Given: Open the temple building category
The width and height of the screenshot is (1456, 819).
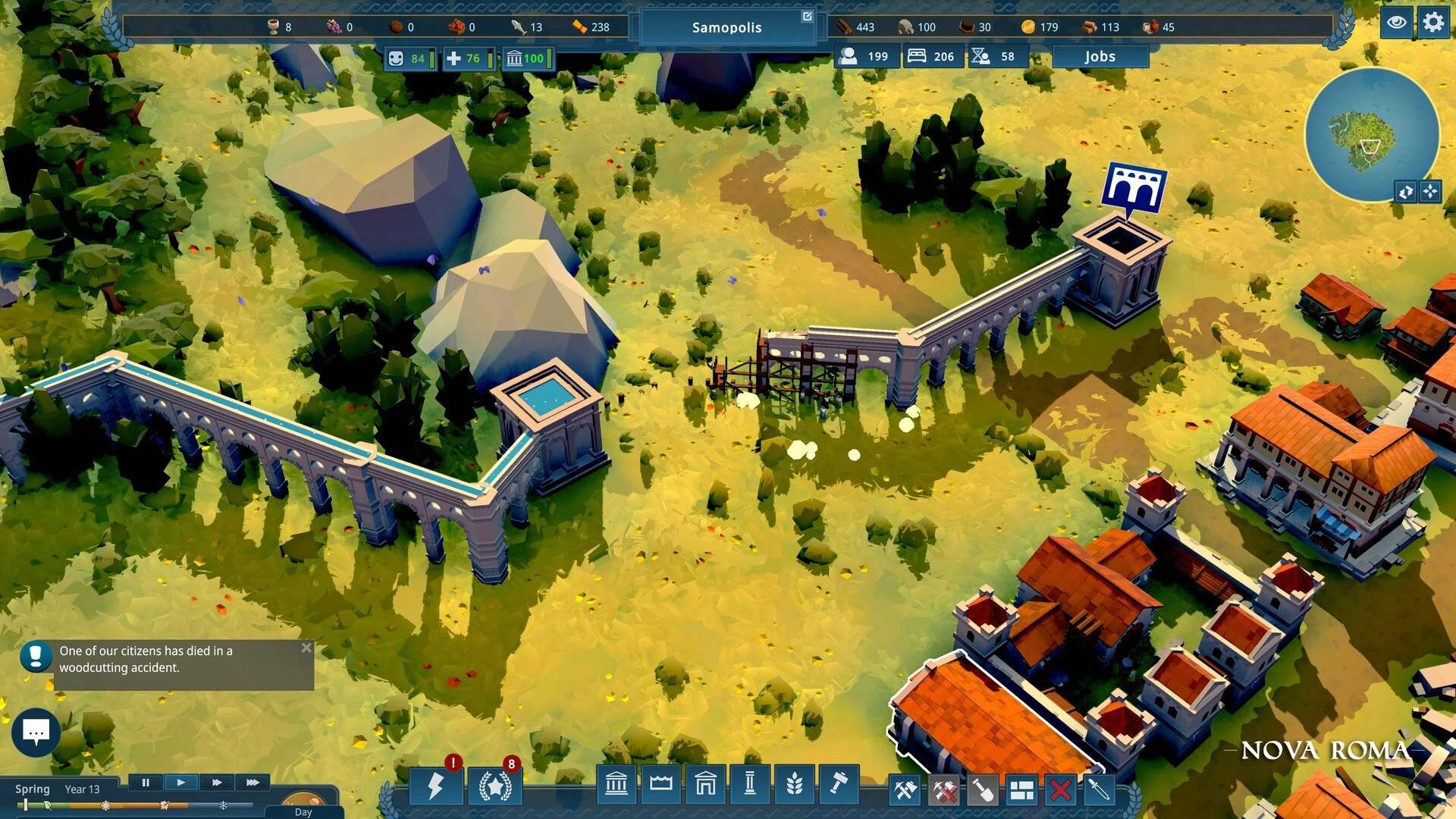Looking at the screenshot, I should point(617,784).
